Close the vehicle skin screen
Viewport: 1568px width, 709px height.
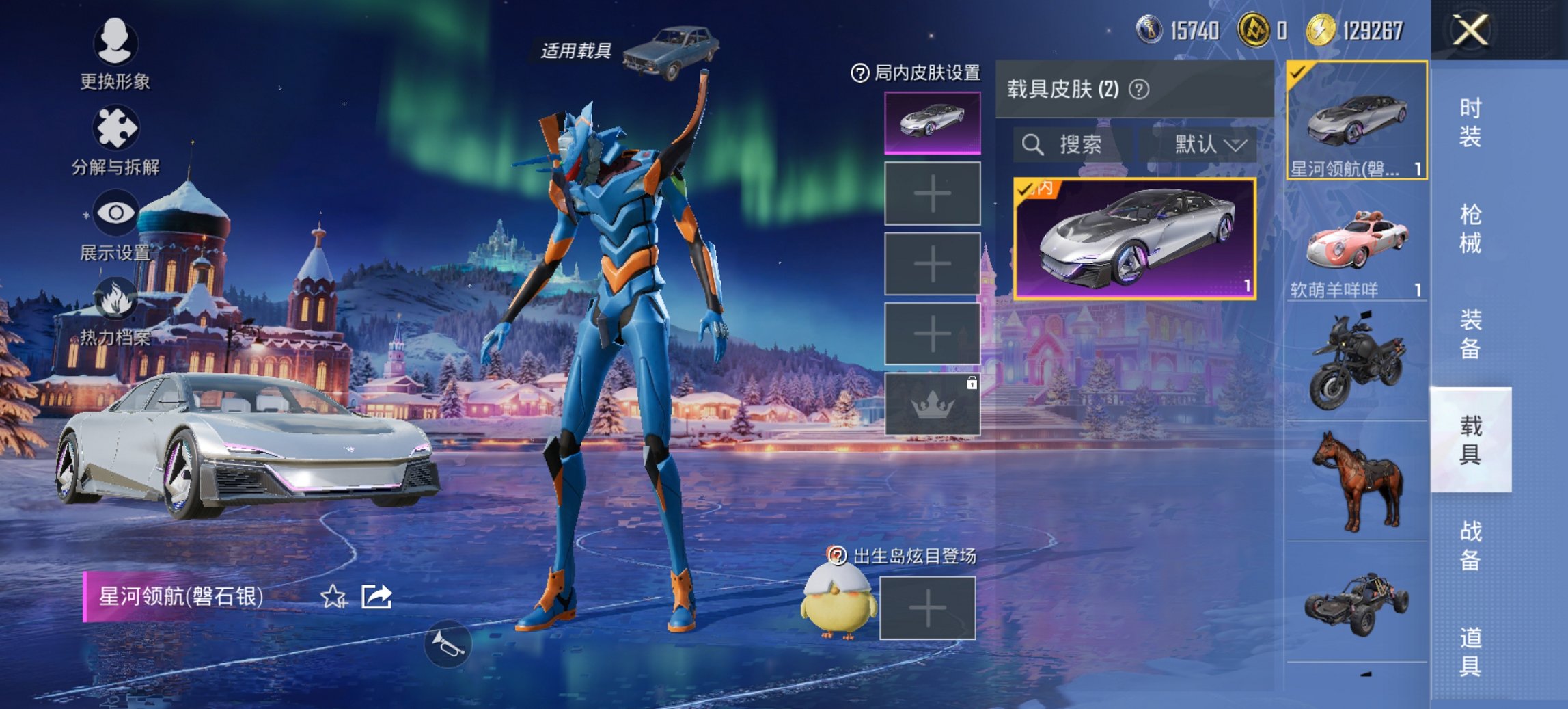coord(1470,31)
